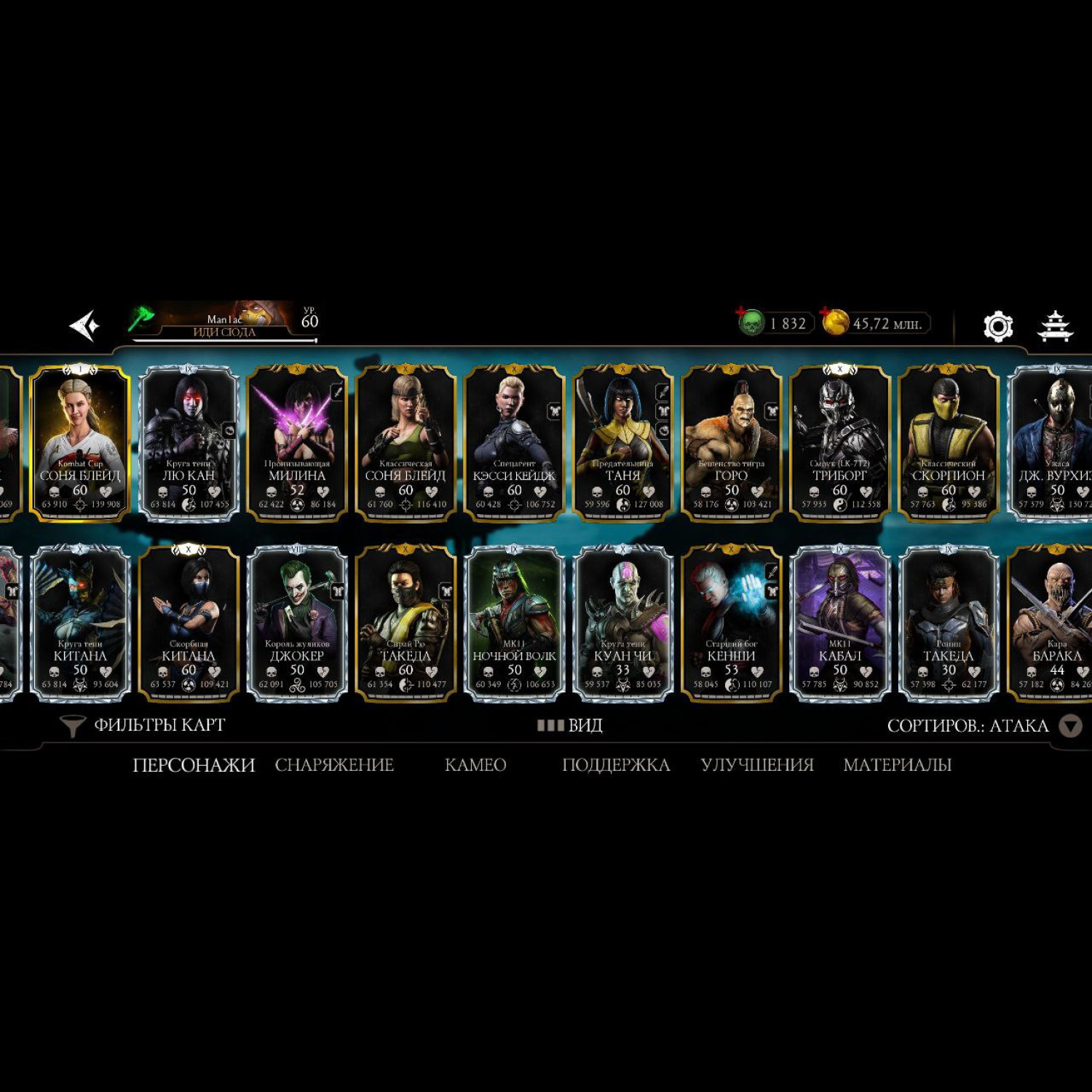This screenshot has height=1092, width=1092.
Task: Add more souls via green skull currency
Action: click(x=750, y=321)
